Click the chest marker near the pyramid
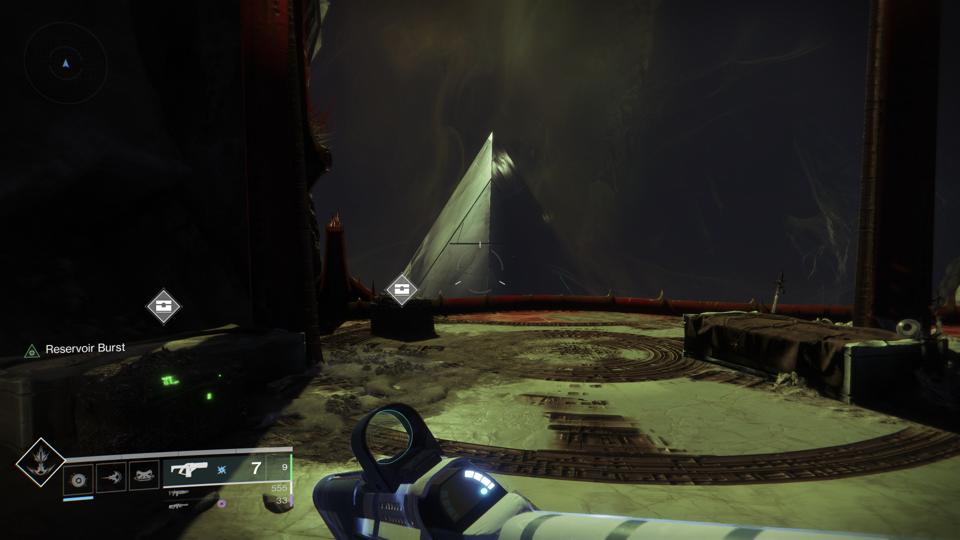 402,290
